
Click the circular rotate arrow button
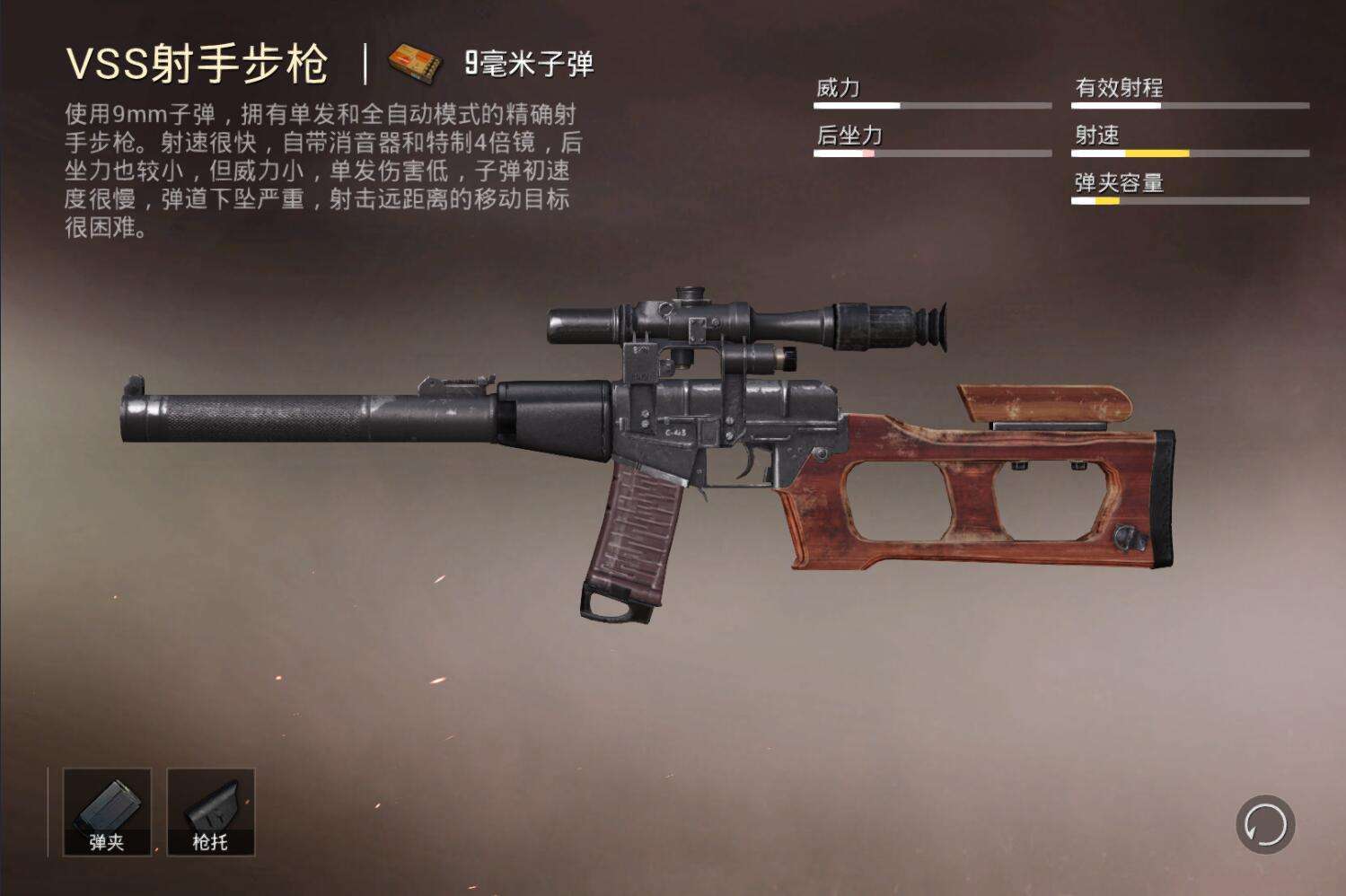pyautogui.click(x=1265, y=824)
